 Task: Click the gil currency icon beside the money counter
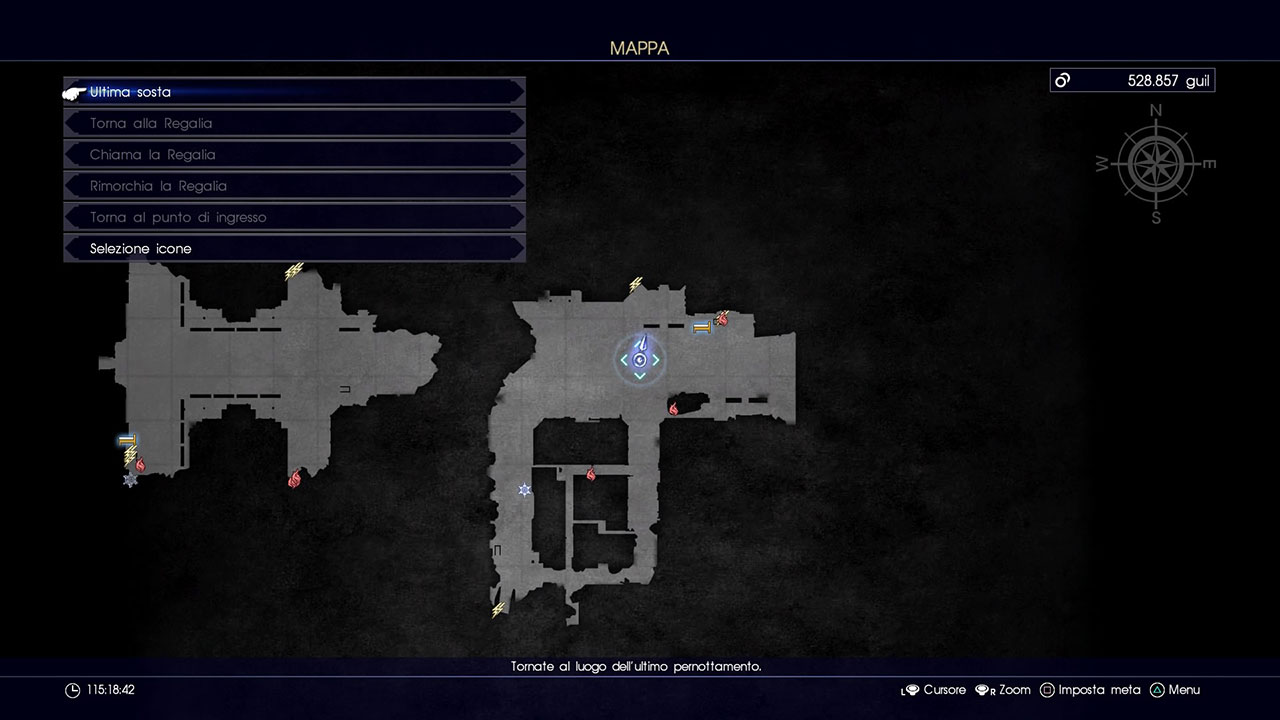point(1062,80)
